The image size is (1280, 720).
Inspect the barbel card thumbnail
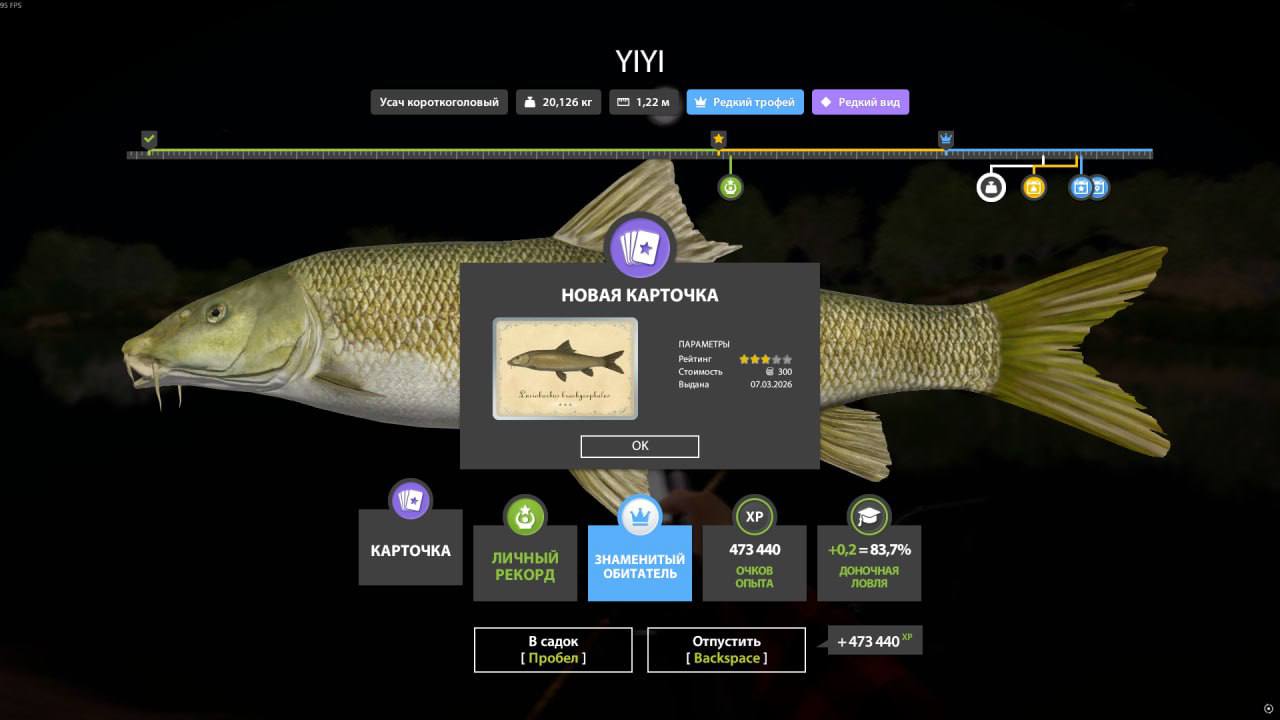coord(565,368)
